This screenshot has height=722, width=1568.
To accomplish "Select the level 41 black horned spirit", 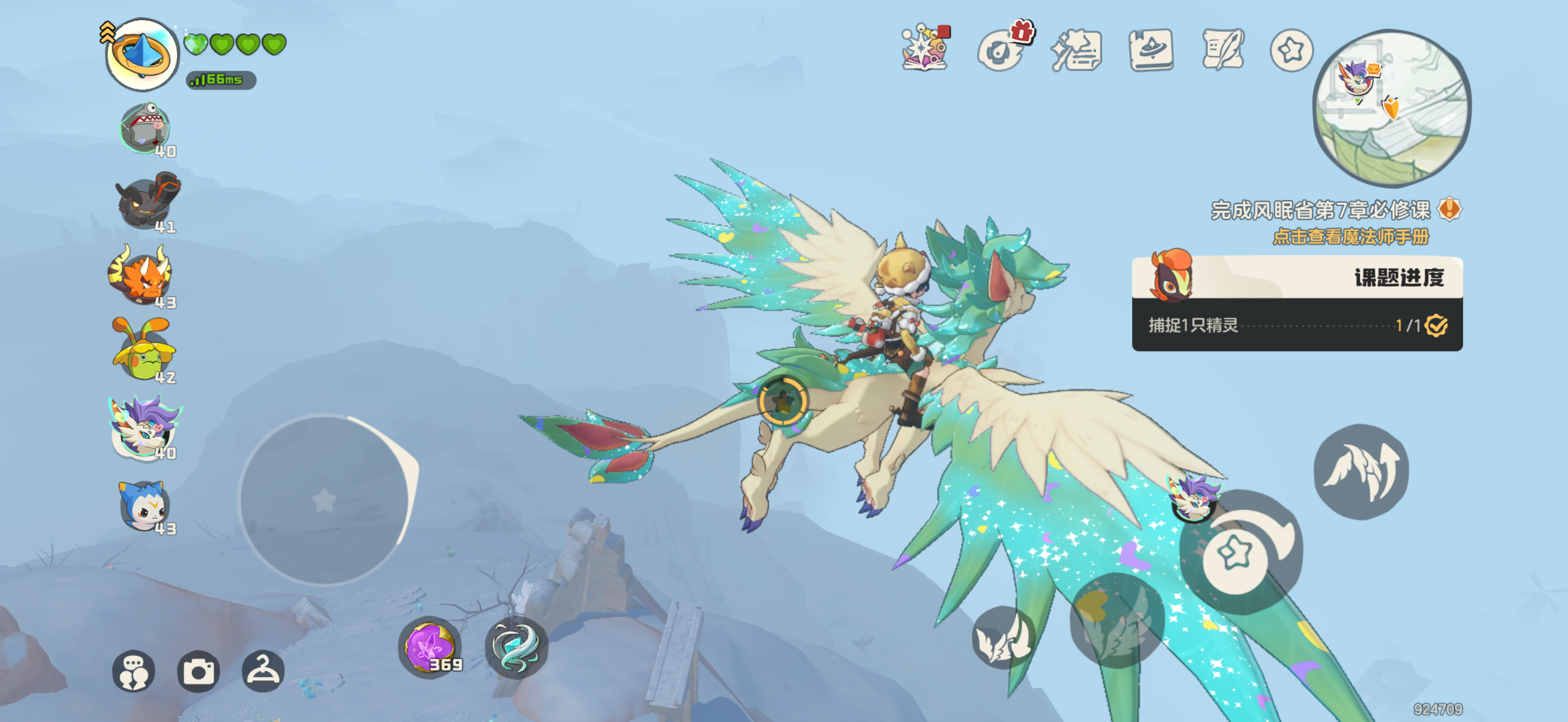I will [146, 201].
